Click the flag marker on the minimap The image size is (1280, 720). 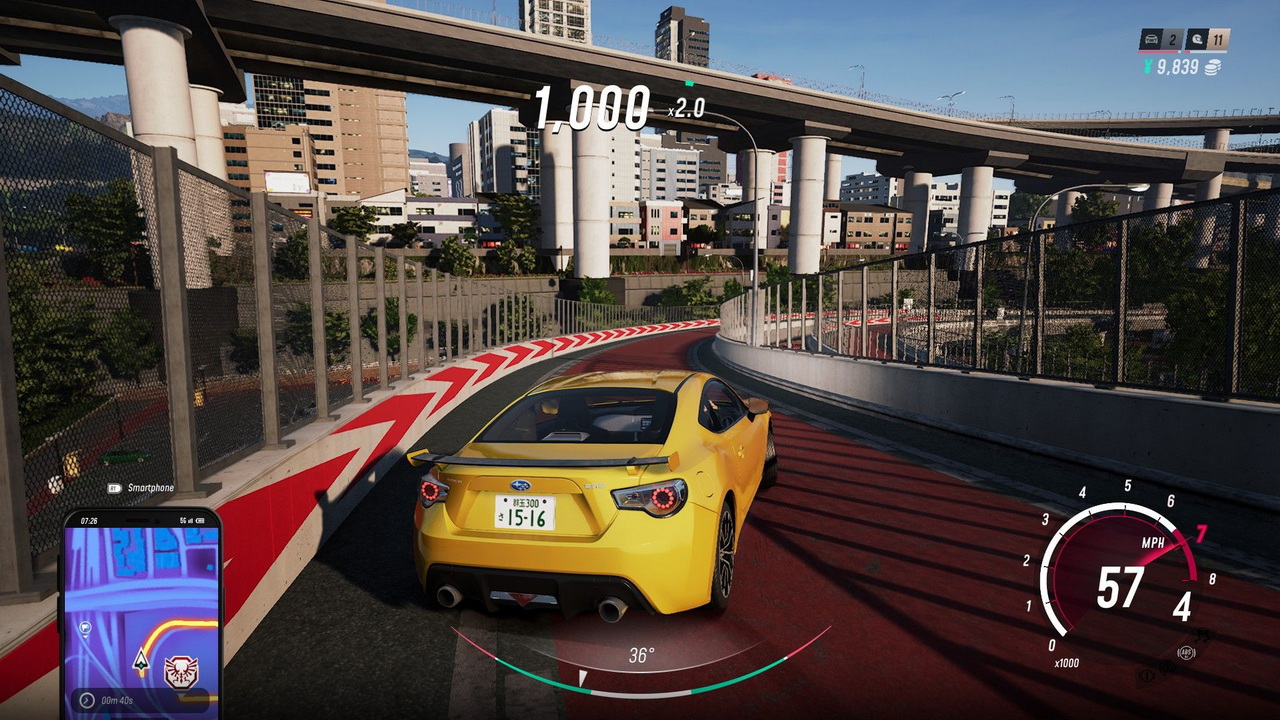click(x=86, y=630)
